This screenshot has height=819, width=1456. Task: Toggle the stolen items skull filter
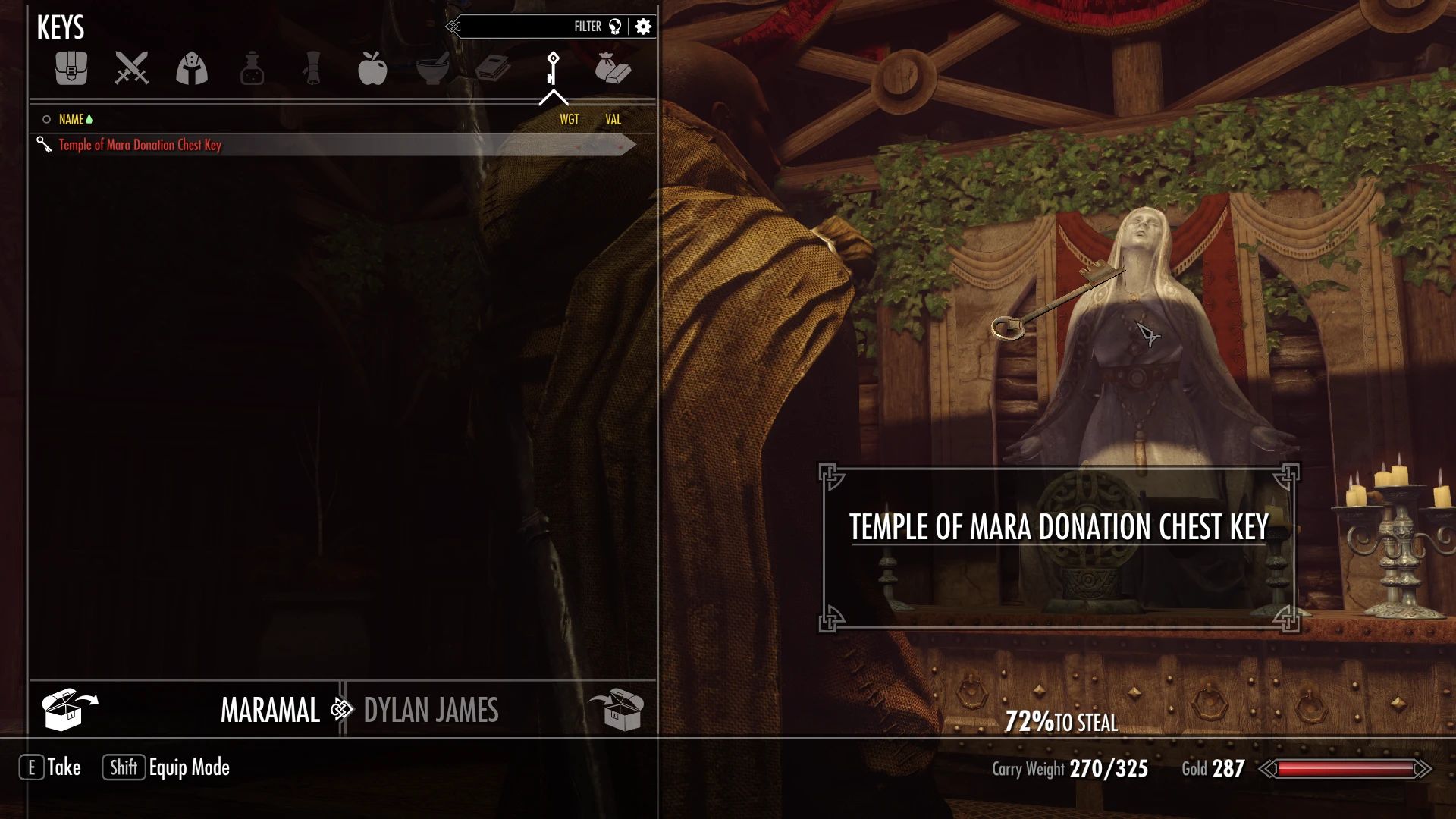tap(616, 25)
